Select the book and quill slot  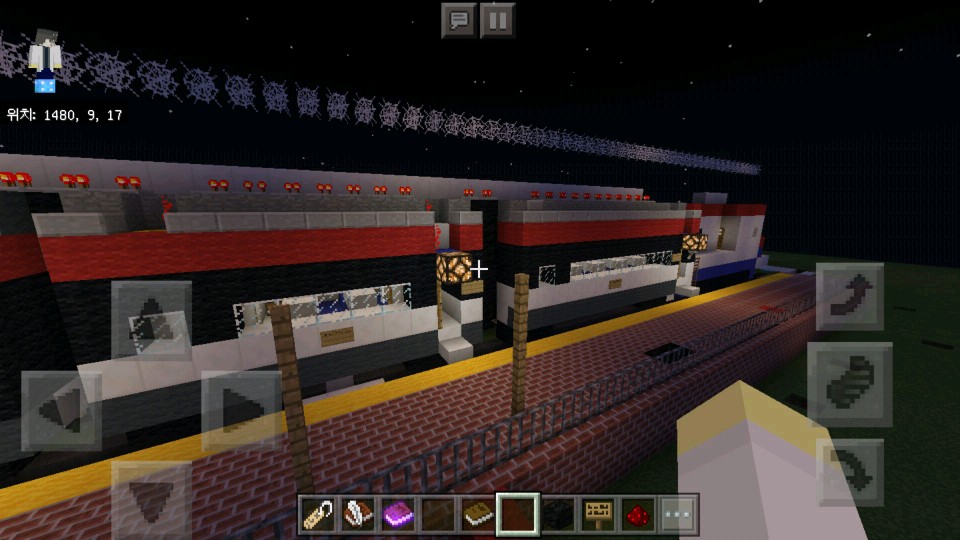click(x=358, y=514)
